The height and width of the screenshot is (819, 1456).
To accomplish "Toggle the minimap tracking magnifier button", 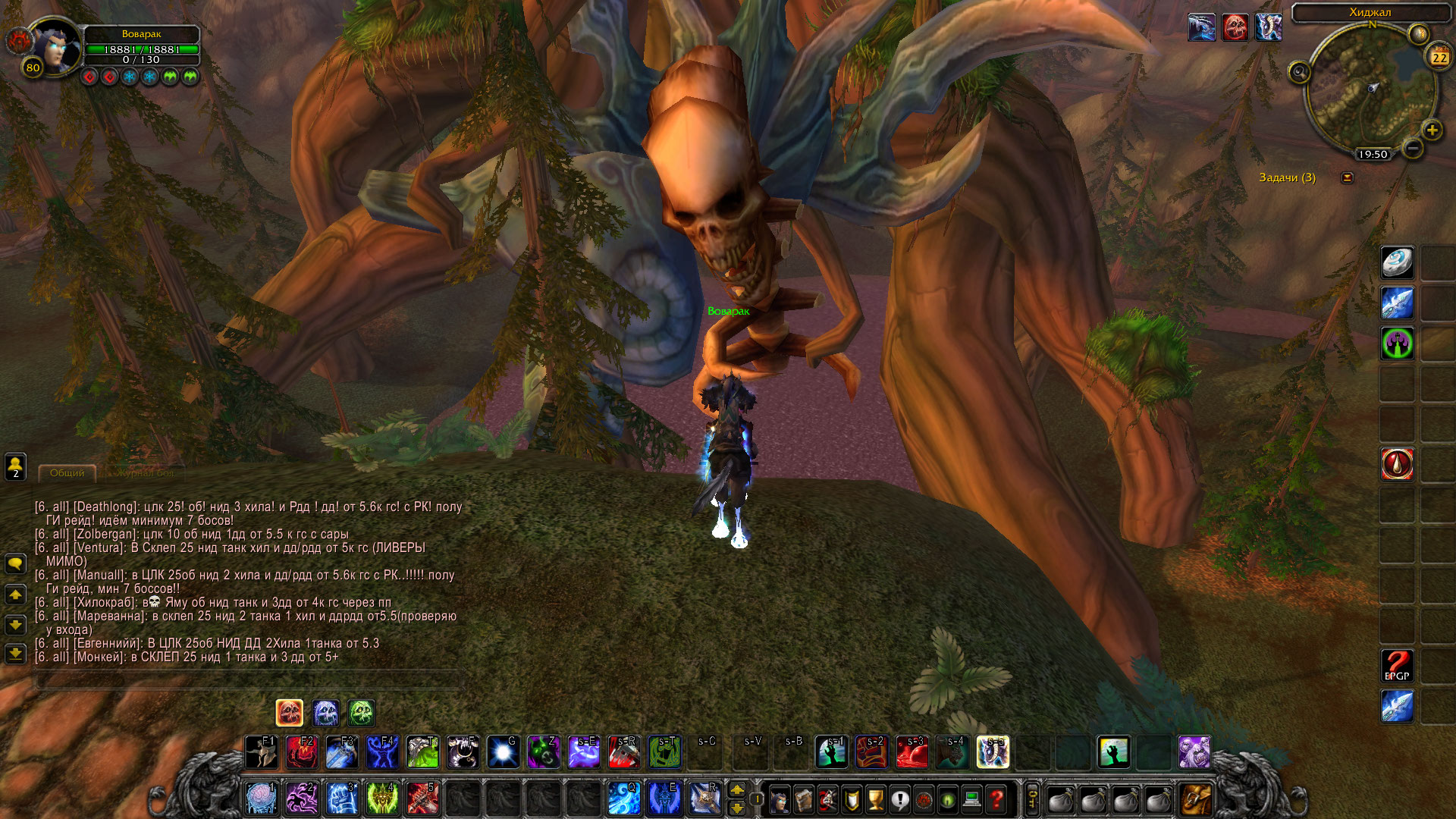I will click(x=1299, y=72).
